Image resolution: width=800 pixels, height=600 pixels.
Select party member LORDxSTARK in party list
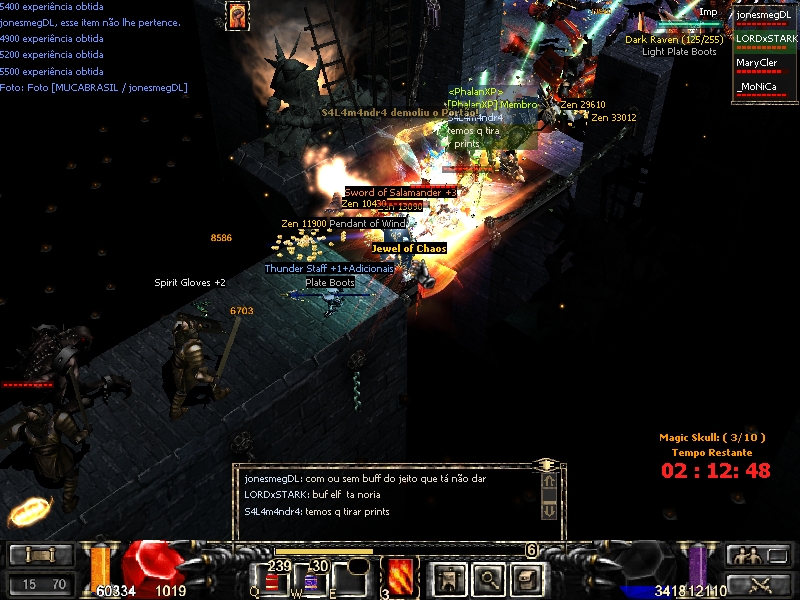pos(764,40)
